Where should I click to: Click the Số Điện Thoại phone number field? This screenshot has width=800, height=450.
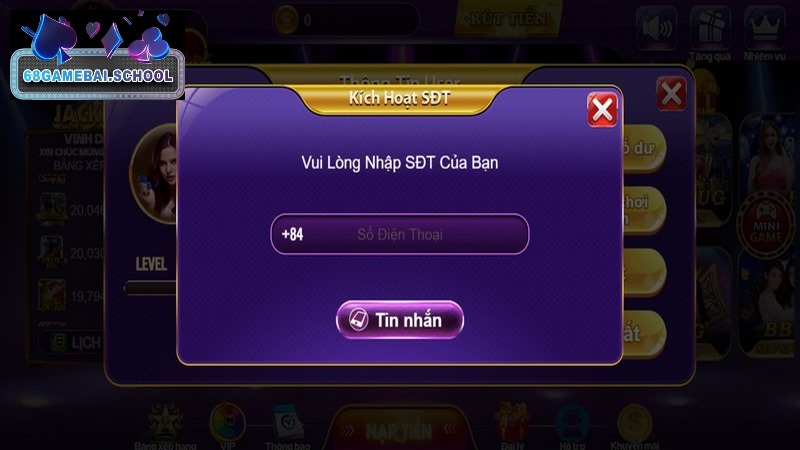[400, 235]
